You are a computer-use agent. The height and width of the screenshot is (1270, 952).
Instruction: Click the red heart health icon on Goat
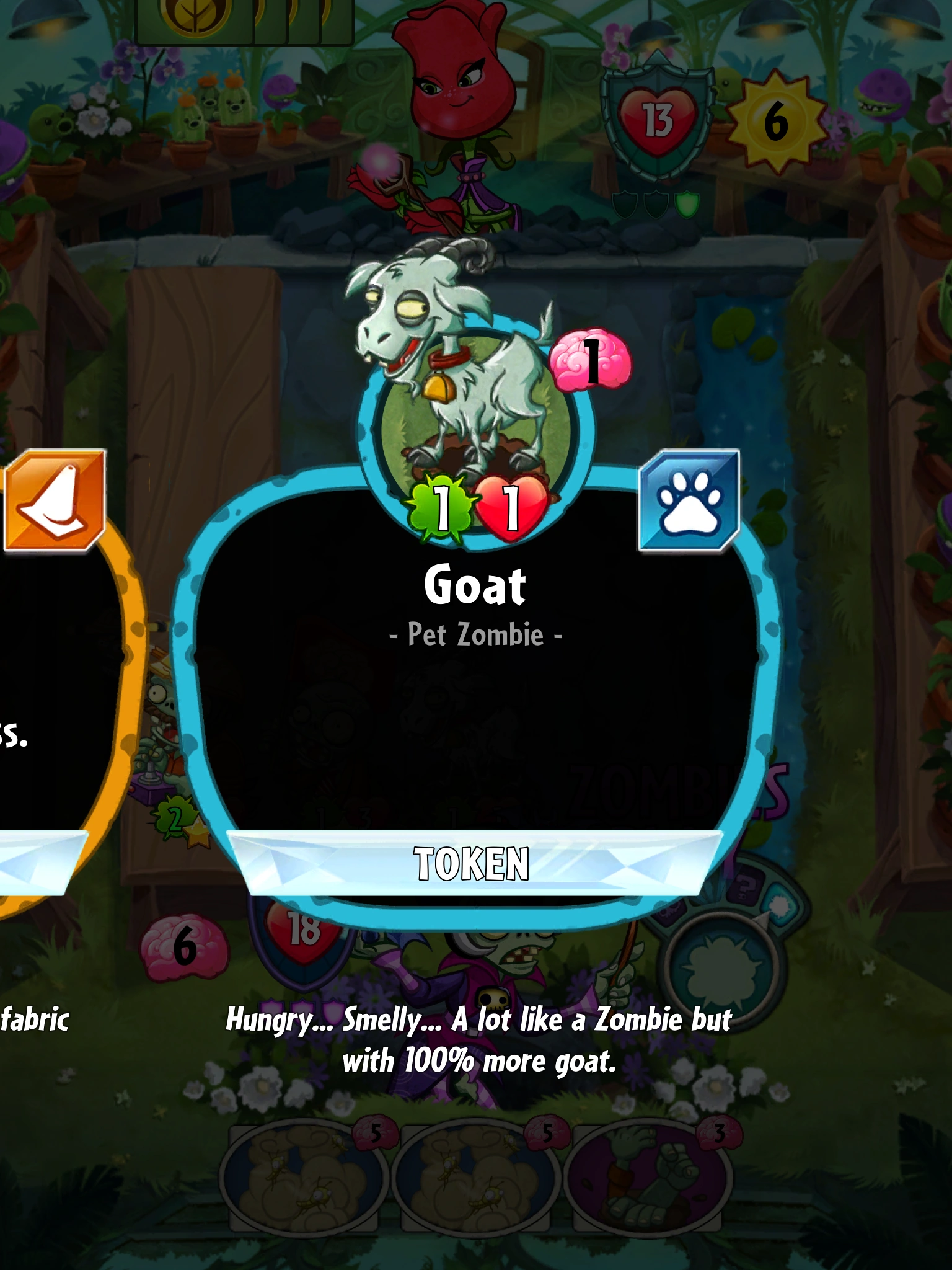(510, 510)
